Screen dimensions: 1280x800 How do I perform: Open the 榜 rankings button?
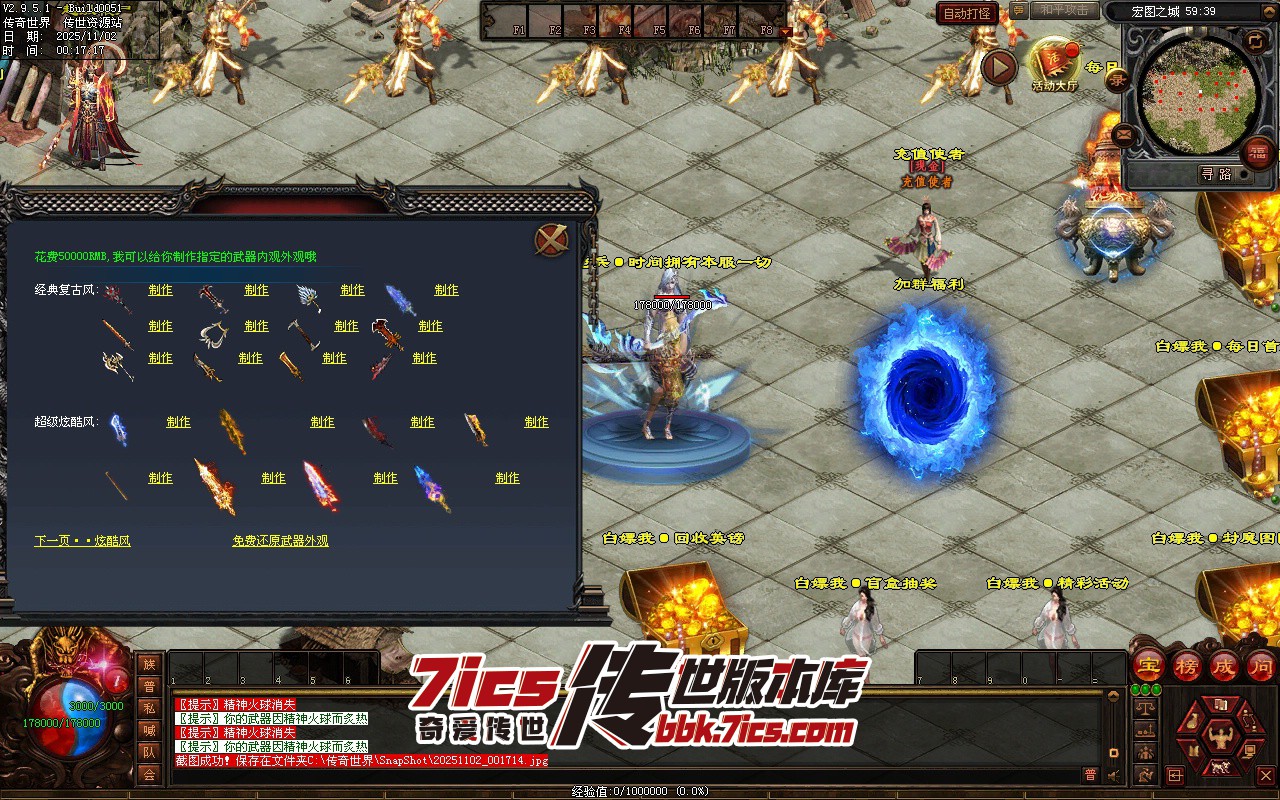coord(1187,667)
